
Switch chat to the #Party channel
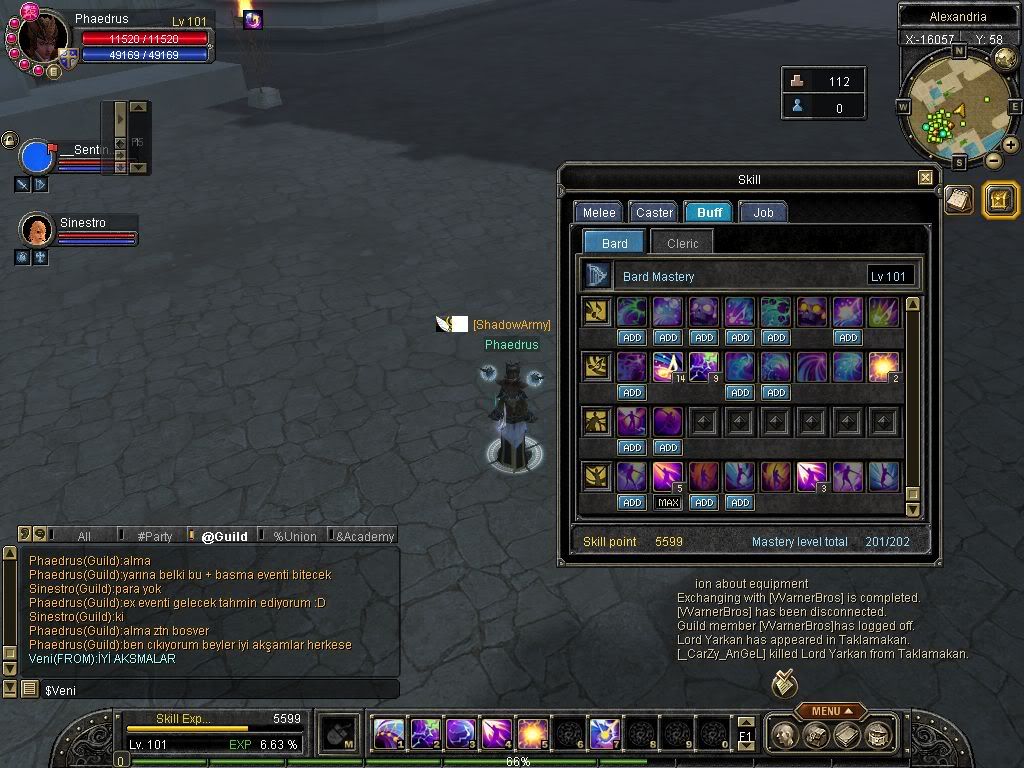tap(154, 536)
